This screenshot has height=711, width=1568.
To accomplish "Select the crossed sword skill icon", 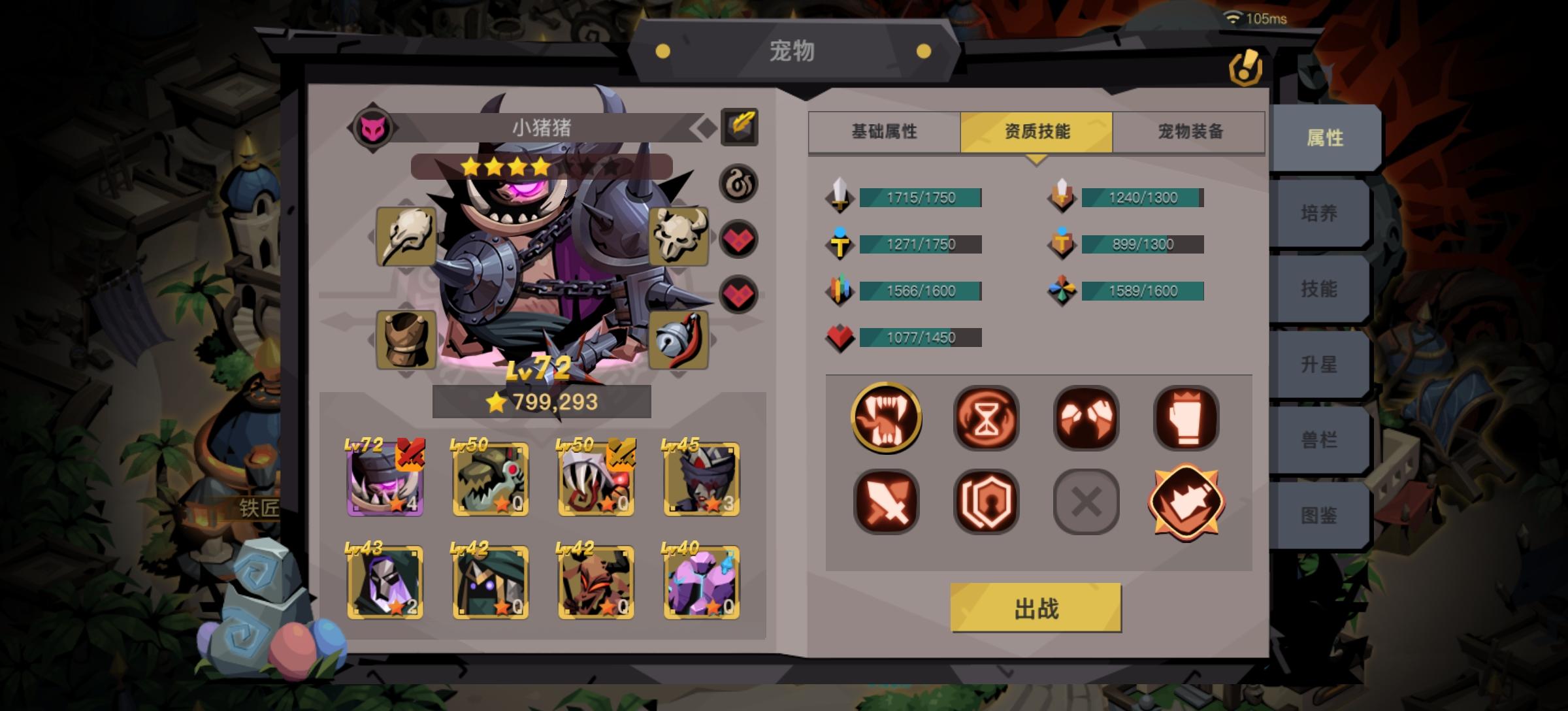I will tap(886, 500).
